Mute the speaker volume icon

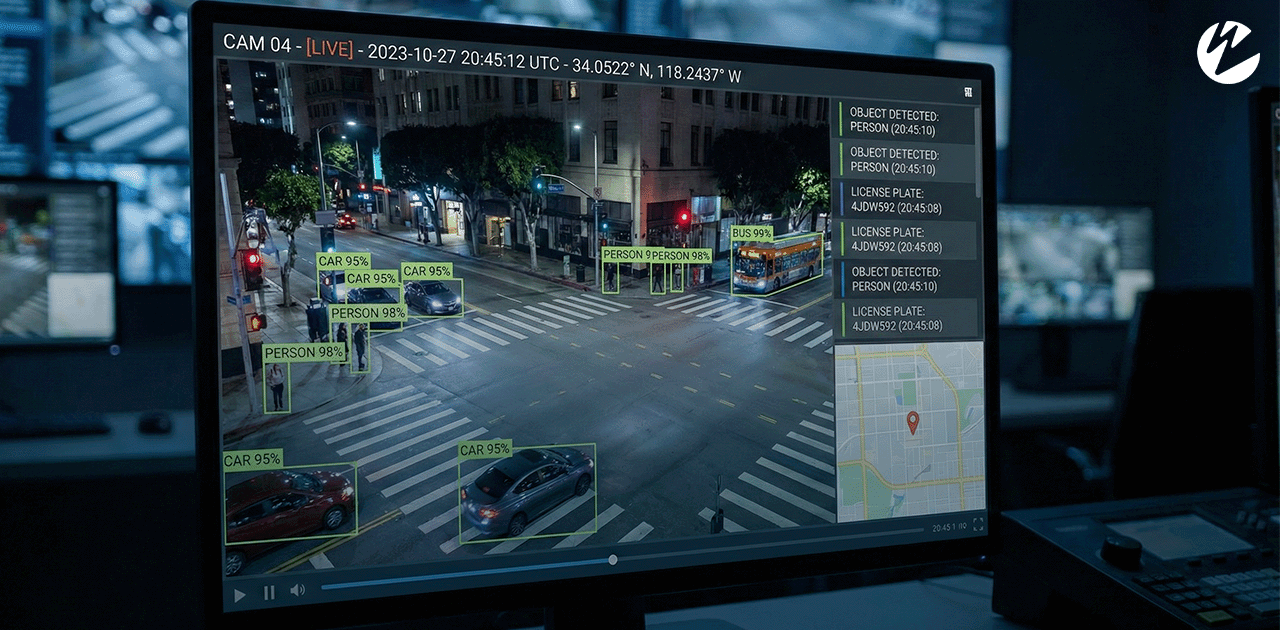pyautogui.click(x=297, y=590)
